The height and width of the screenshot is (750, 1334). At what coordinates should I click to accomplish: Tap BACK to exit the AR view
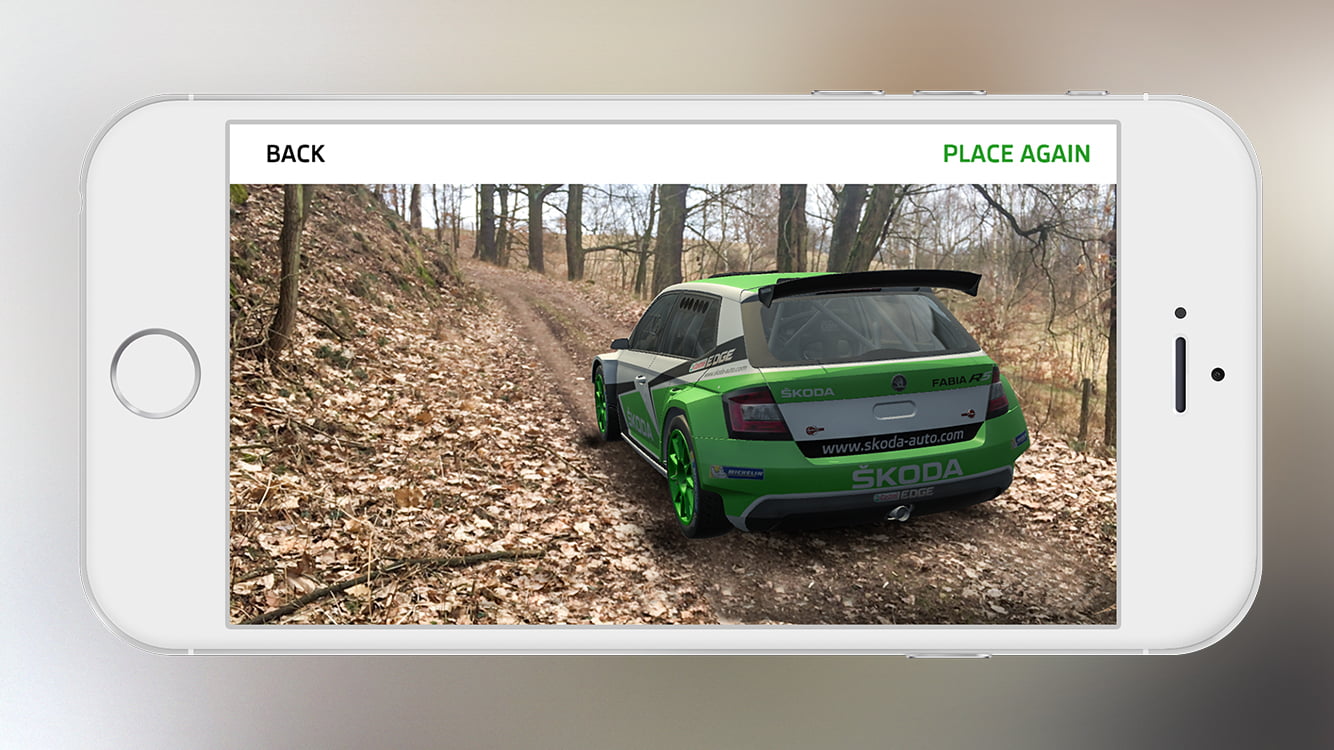click(x=294, y=153)
